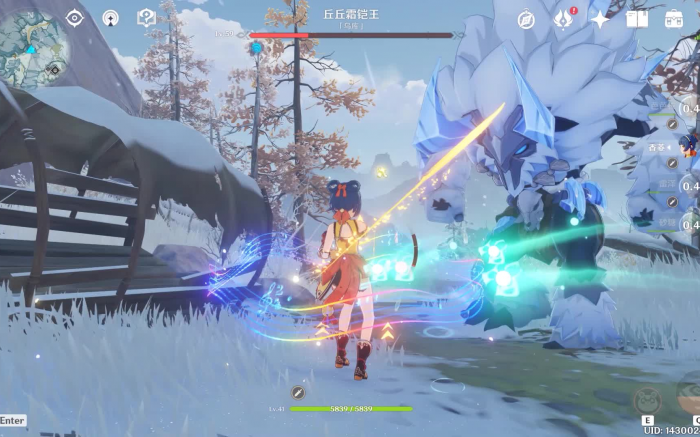The width and height of the screenshot is (700, 437).
Task: Open the tutorial book icon with question mark
Action: coord(146,18)
